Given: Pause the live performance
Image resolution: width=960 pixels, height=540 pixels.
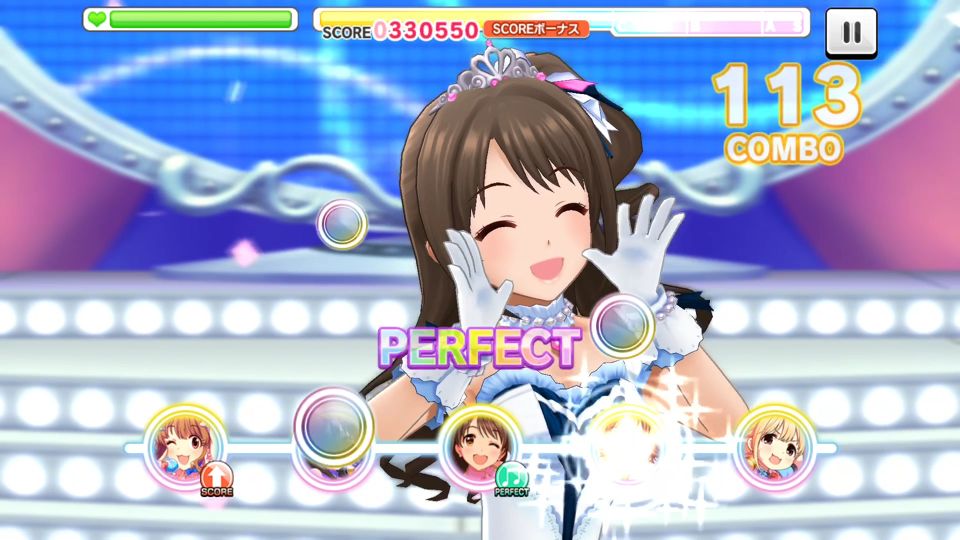Looking at the screenshot, I should tap(851, 32).
